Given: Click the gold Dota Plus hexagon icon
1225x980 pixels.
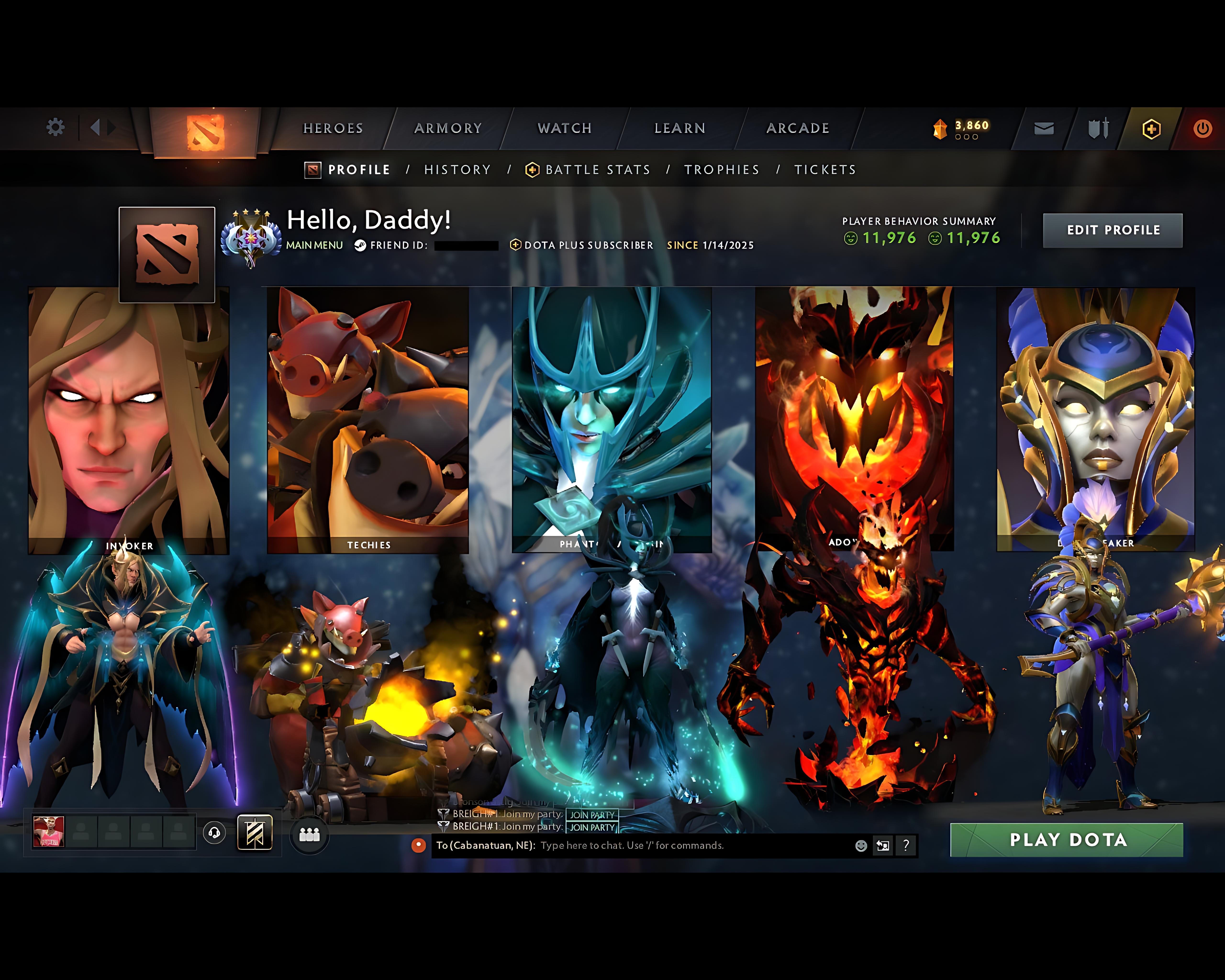Looking at the screenshot, I should point(1151,128).
